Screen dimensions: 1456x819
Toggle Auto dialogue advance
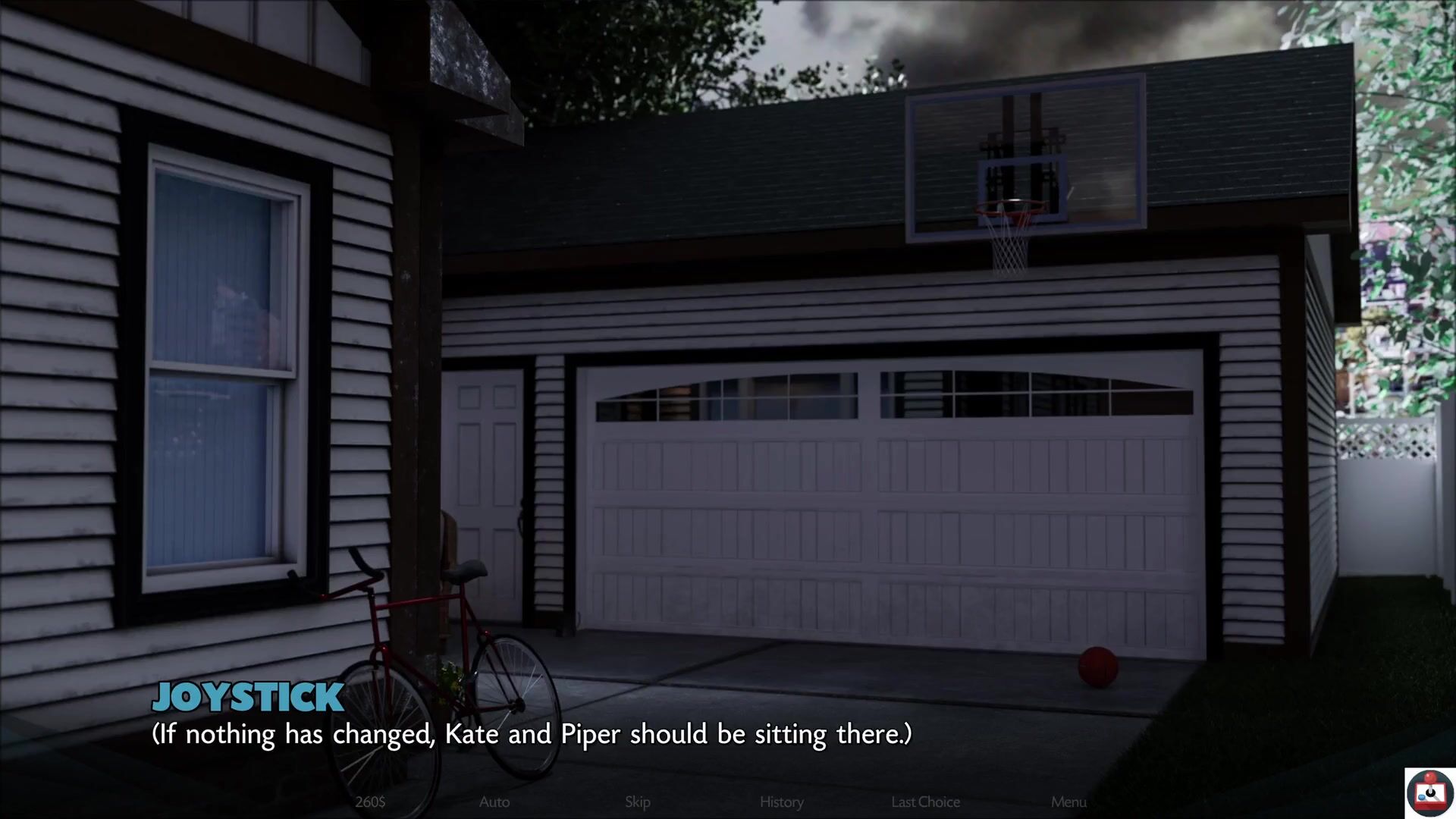click(494, 802)
